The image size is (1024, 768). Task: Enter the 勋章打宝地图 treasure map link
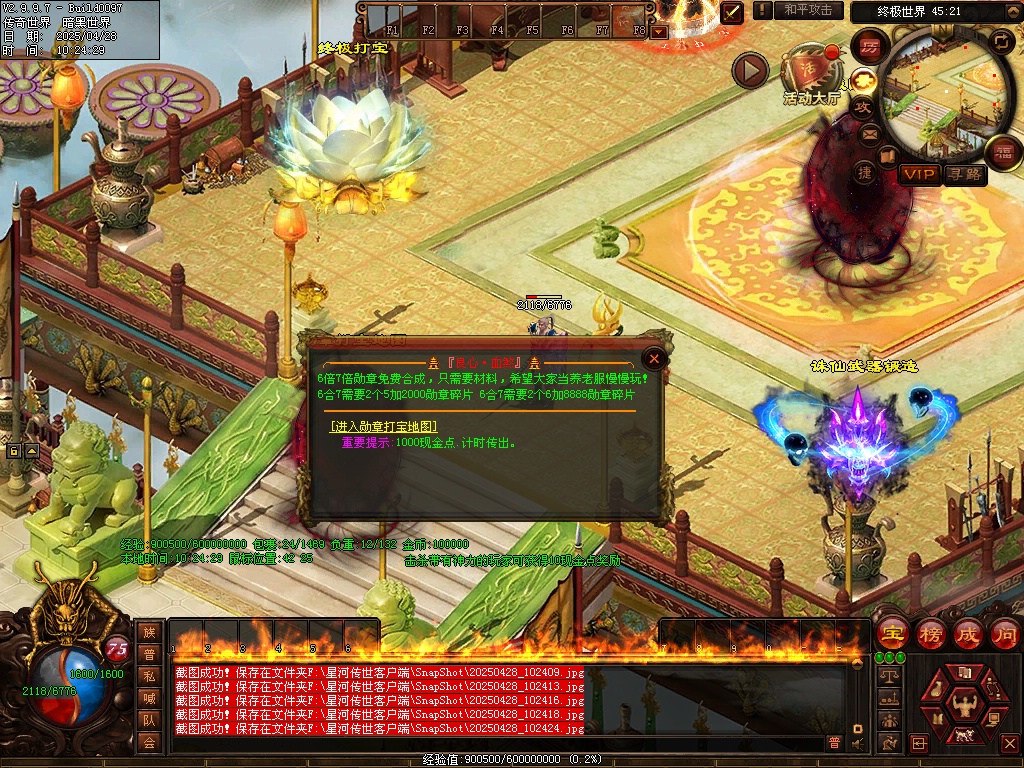[384, 427]
